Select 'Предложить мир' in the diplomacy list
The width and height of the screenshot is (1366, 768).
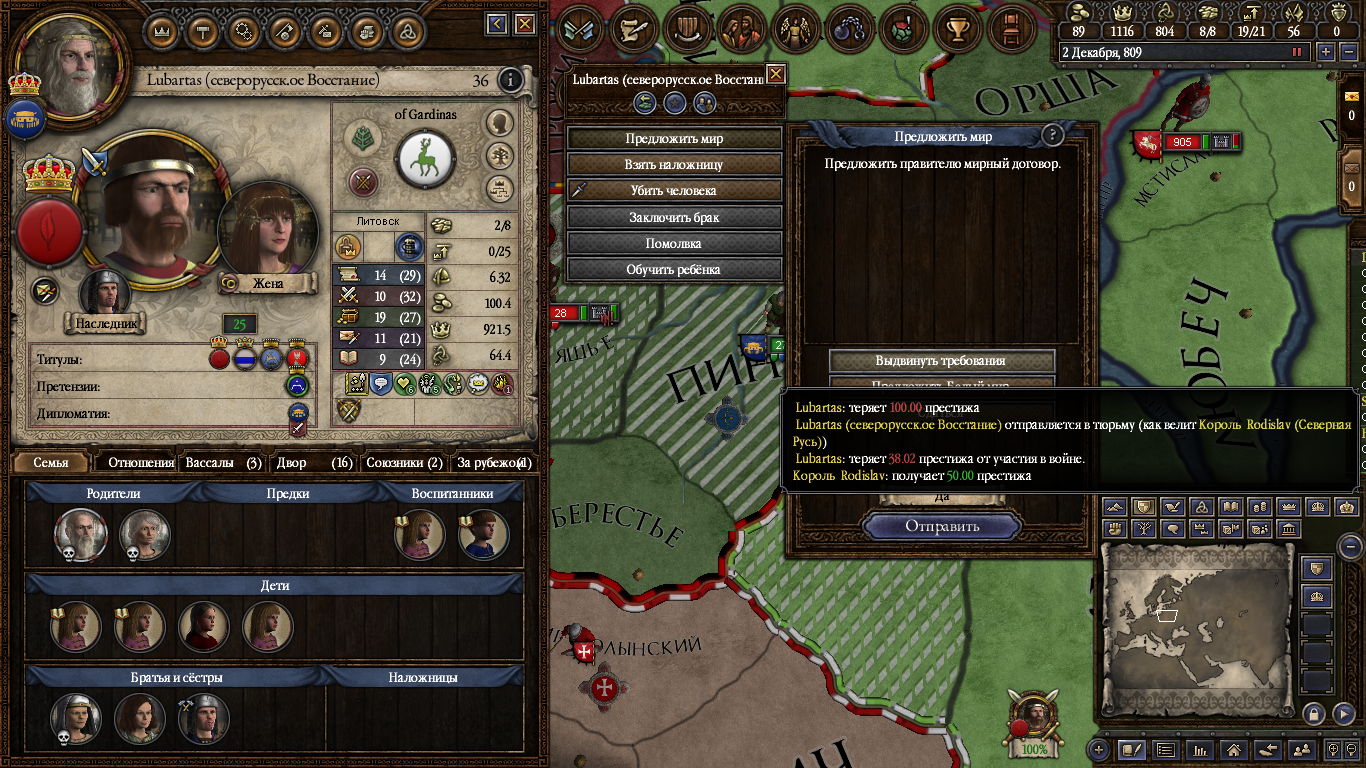coord(674,138)
